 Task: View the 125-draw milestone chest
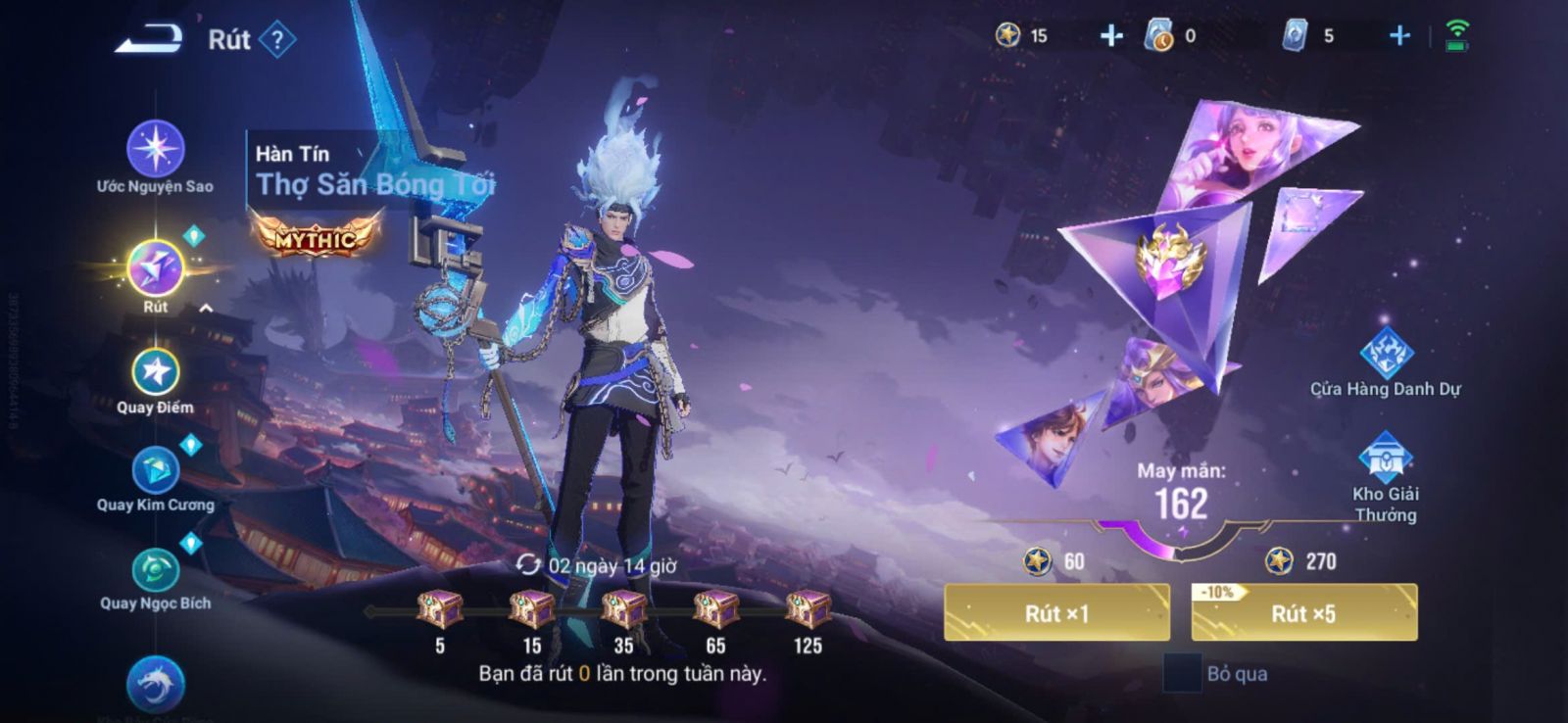(x=808, y=609)
